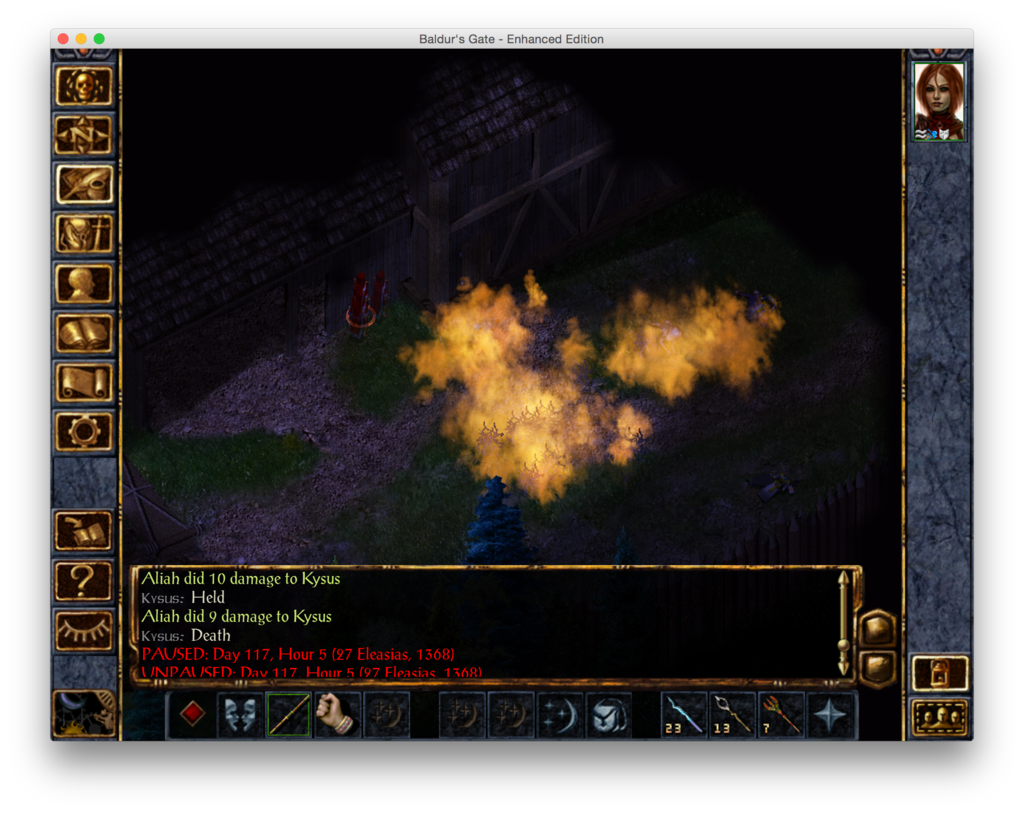Close the game window
Screen dimensions: 1024x813
tap(63, 39)
